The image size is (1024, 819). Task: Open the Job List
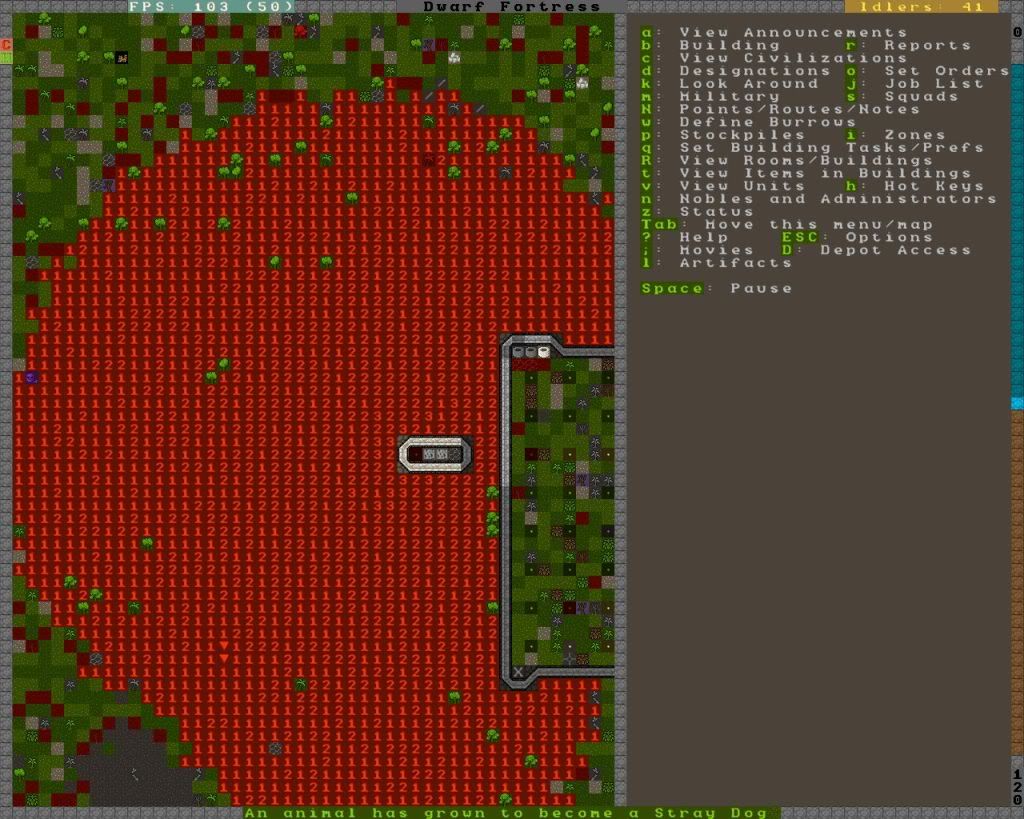(920, 84)
